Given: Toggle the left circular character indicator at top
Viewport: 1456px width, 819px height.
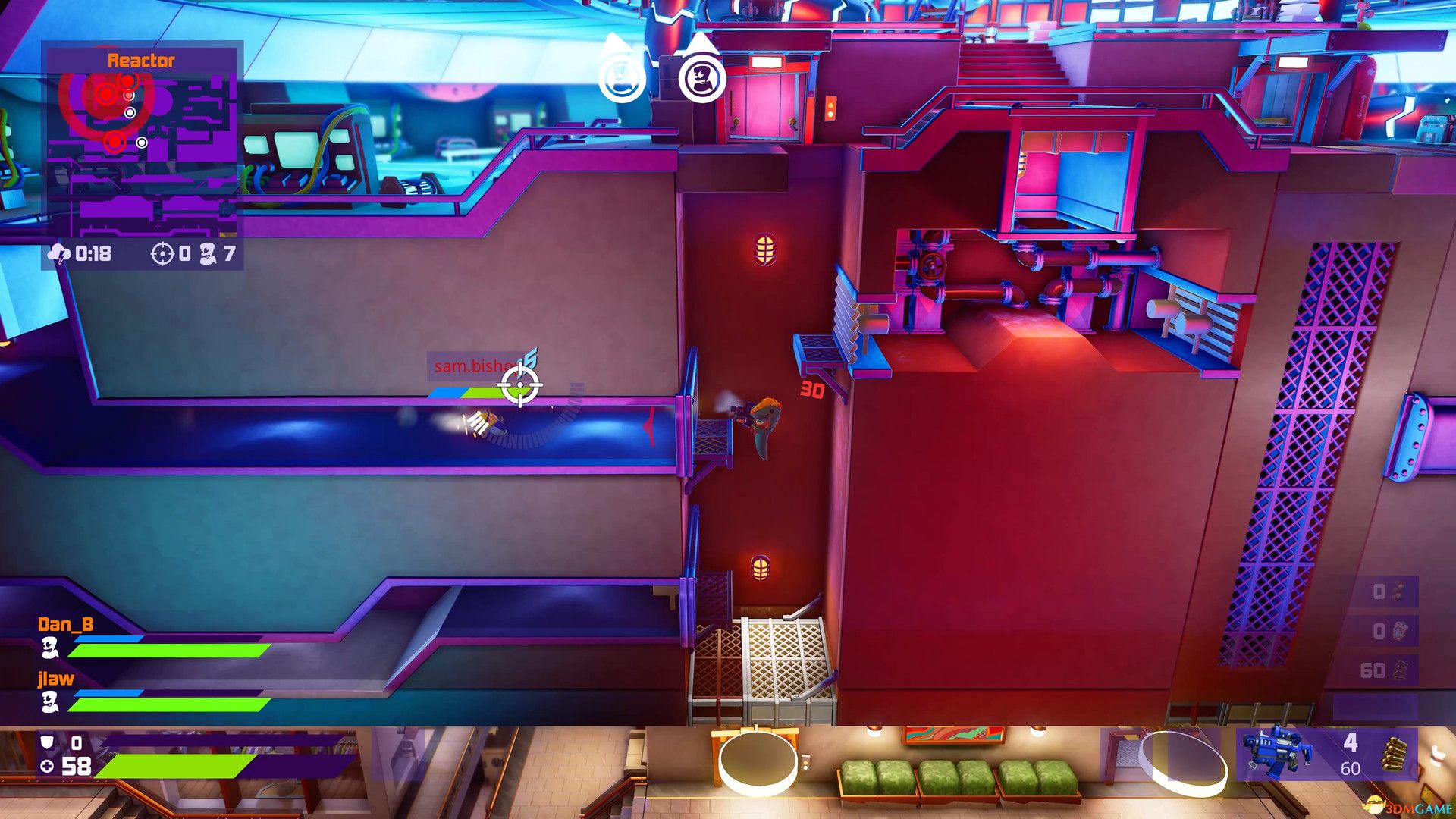Looking at the screenshot, I should 622,76.
